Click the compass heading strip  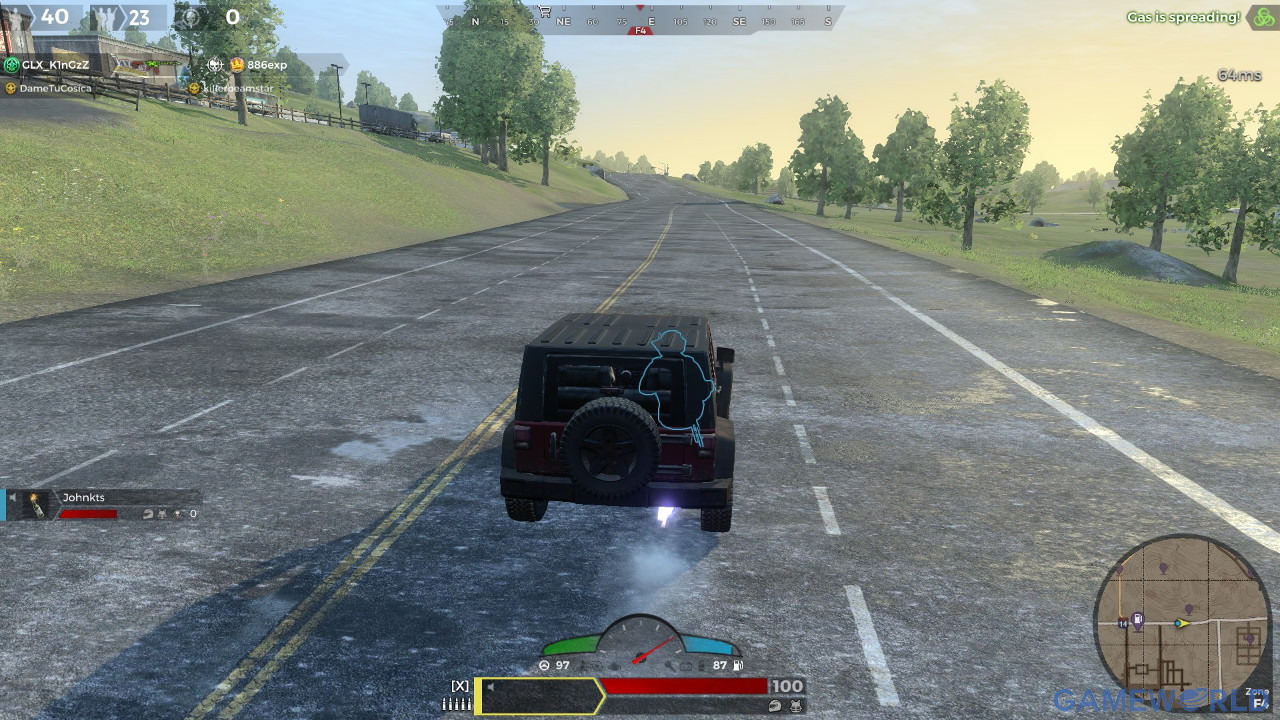(x=640, y=20)
